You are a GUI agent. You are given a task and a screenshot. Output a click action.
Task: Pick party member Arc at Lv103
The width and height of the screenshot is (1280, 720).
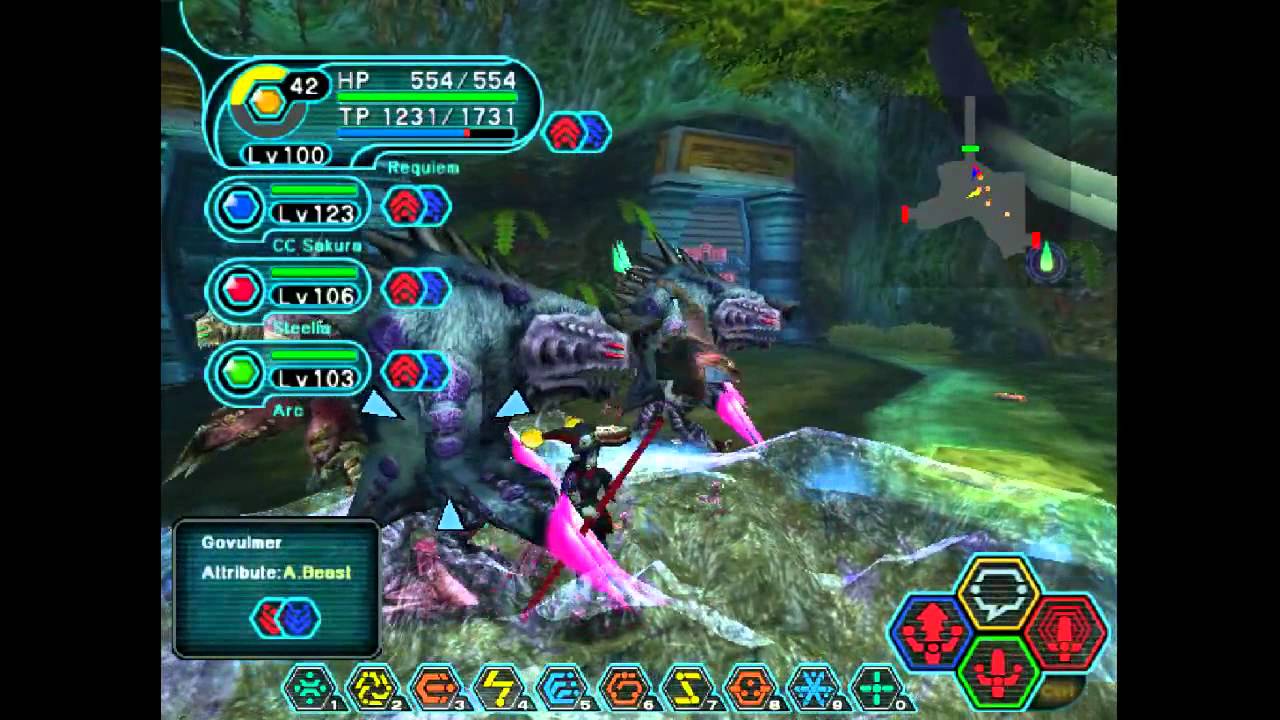click(290, 372)
